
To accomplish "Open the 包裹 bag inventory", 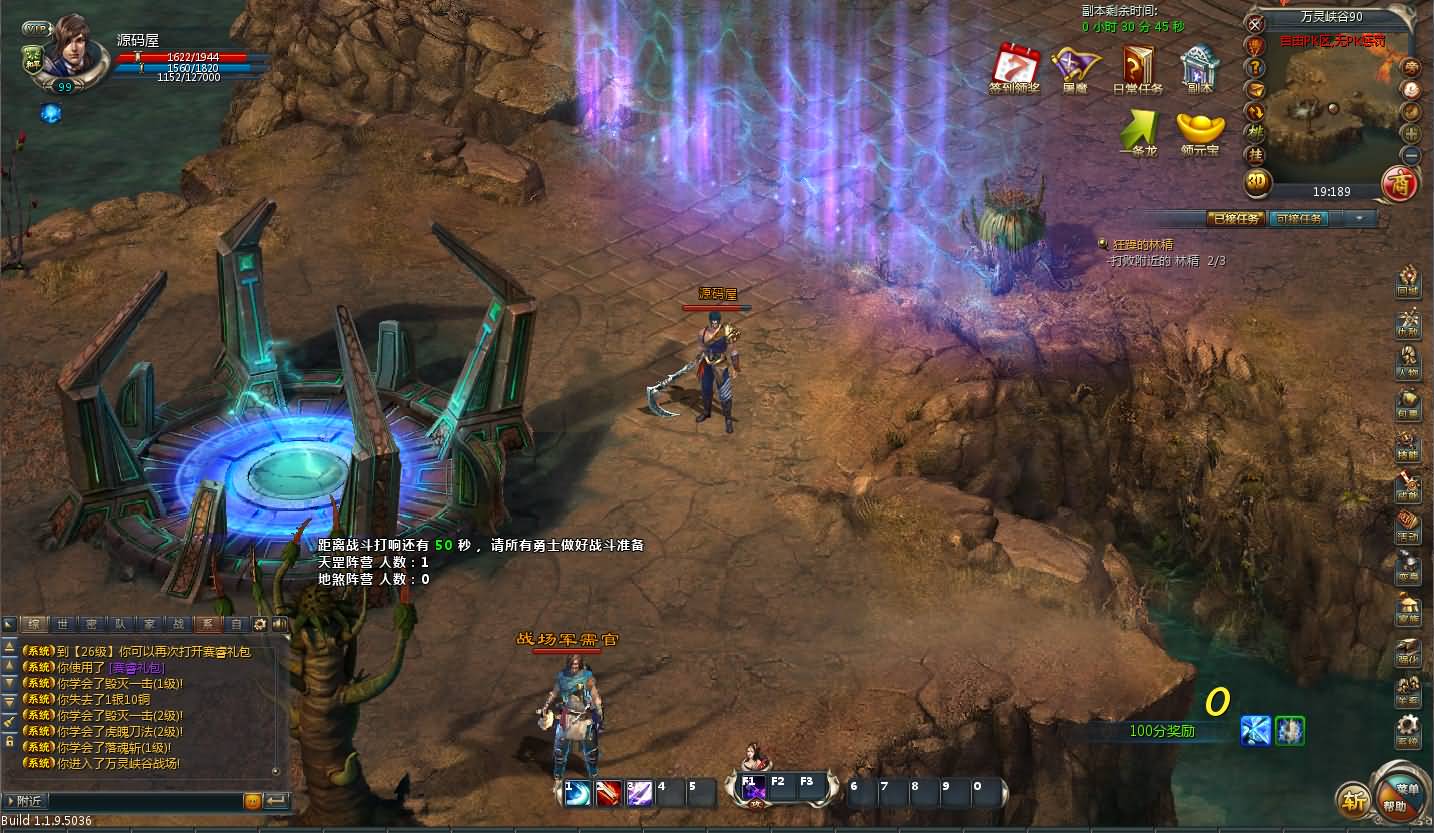I will [x=1408, y=405].
